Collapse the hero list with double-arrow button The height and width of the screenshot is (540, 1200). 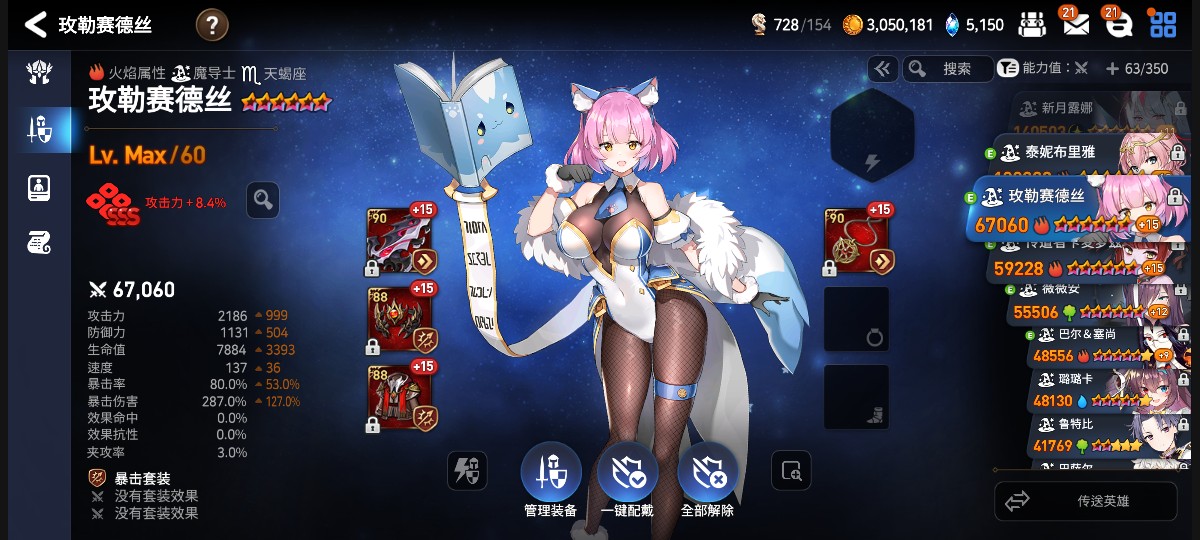pos(882,69)
